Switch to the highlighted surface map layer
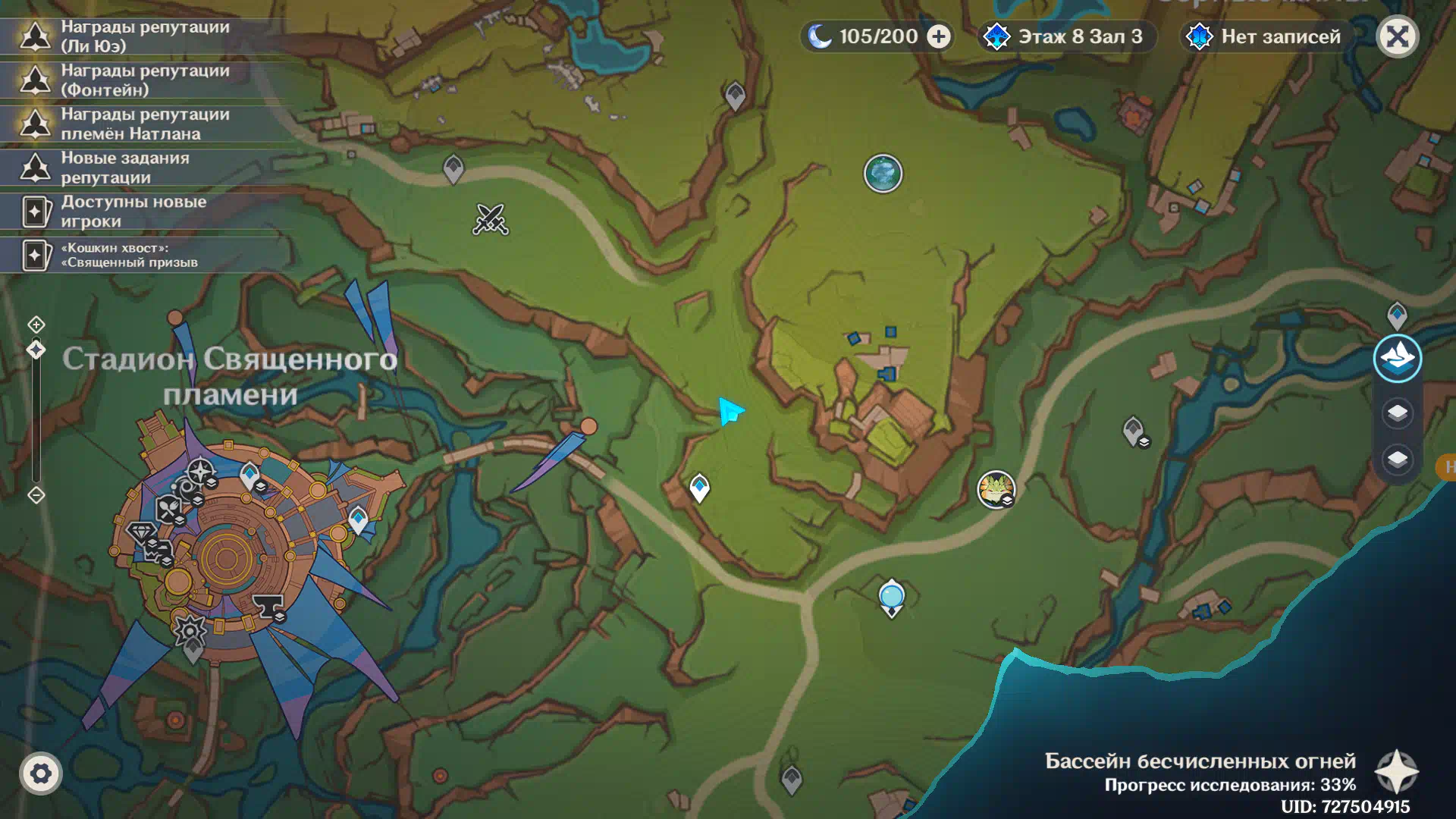1456x819 pixels. (x=1397, y=358)
